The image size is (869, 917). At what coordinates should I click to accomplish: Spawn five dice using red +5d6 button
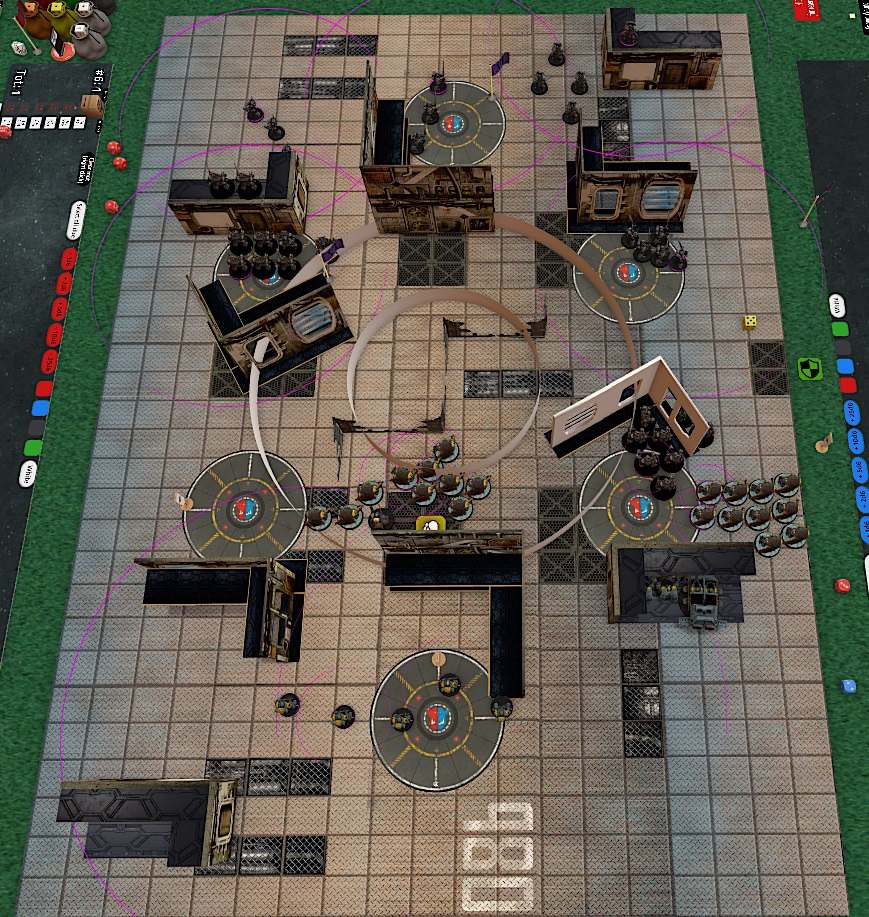click(59, 310)
